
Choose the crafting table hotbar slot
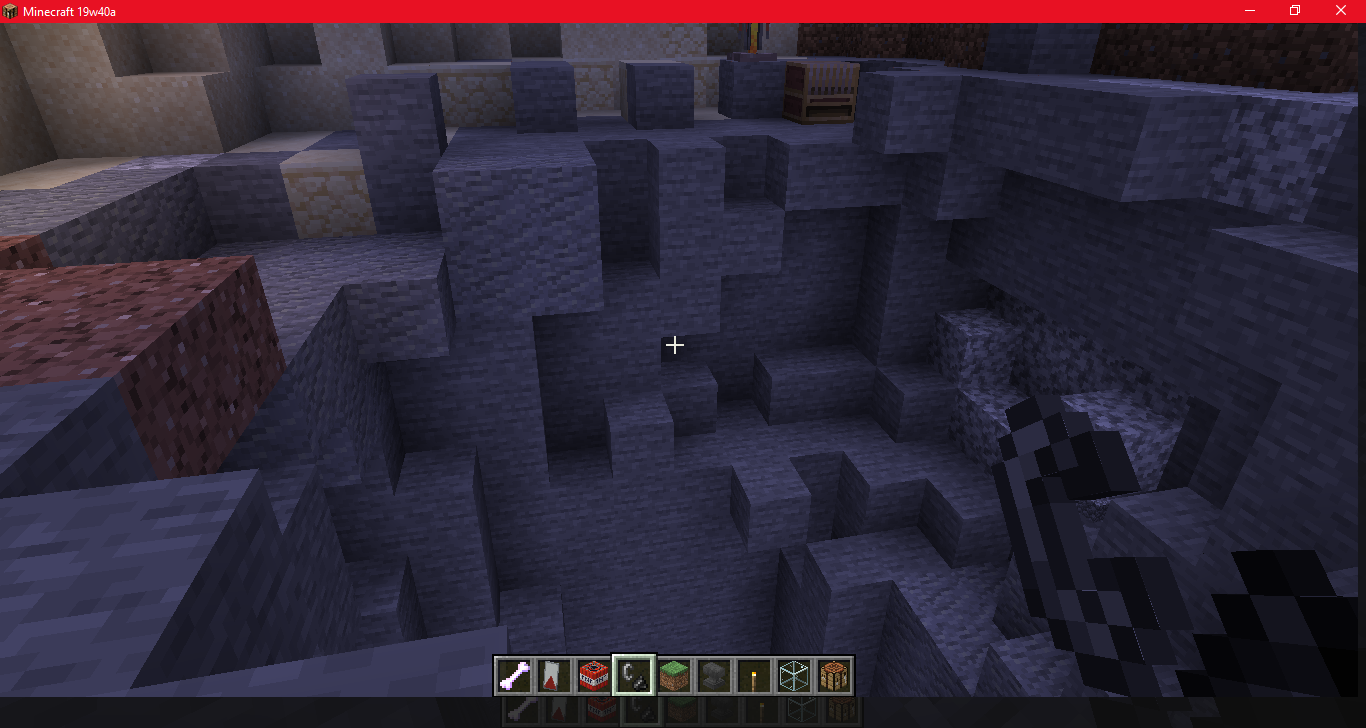[834, 676]
